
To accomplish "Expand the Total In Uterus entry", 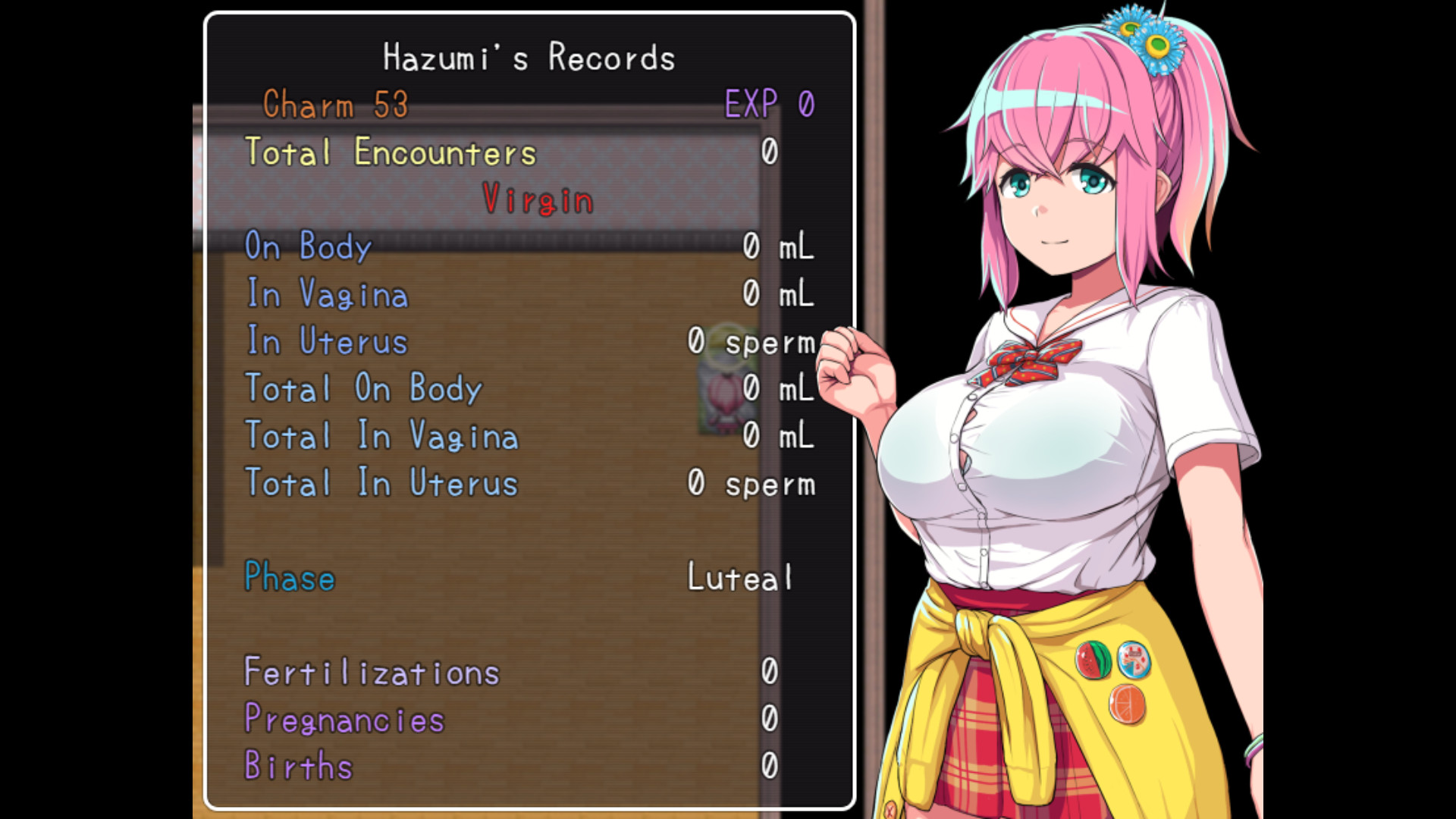I will 381,484.
